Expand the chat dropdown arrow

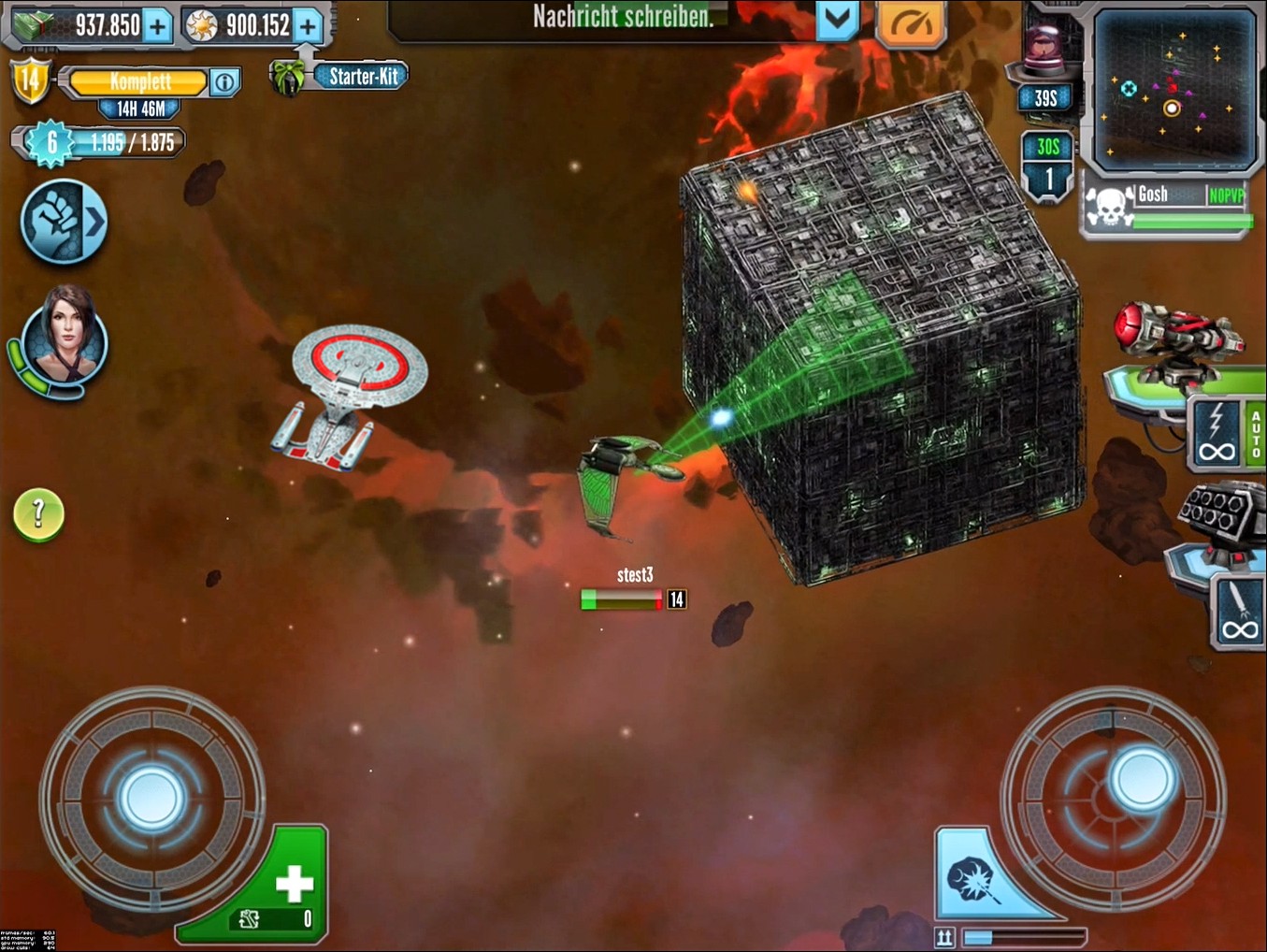click(x=837, y=21)
